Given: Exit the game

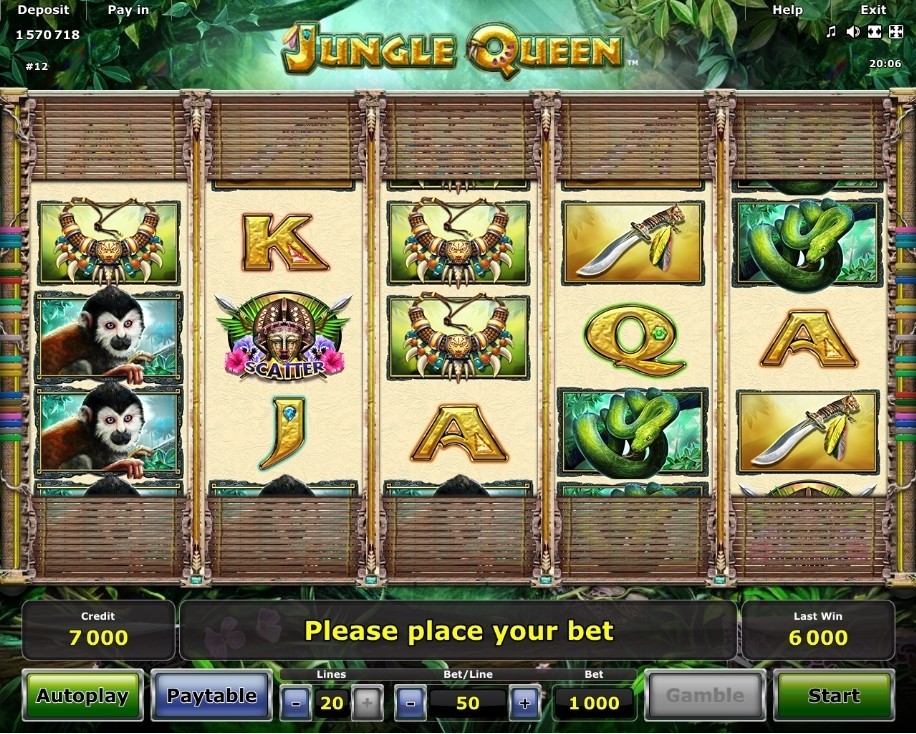Looking at the screenshot, I should click(x=873, y=10).
